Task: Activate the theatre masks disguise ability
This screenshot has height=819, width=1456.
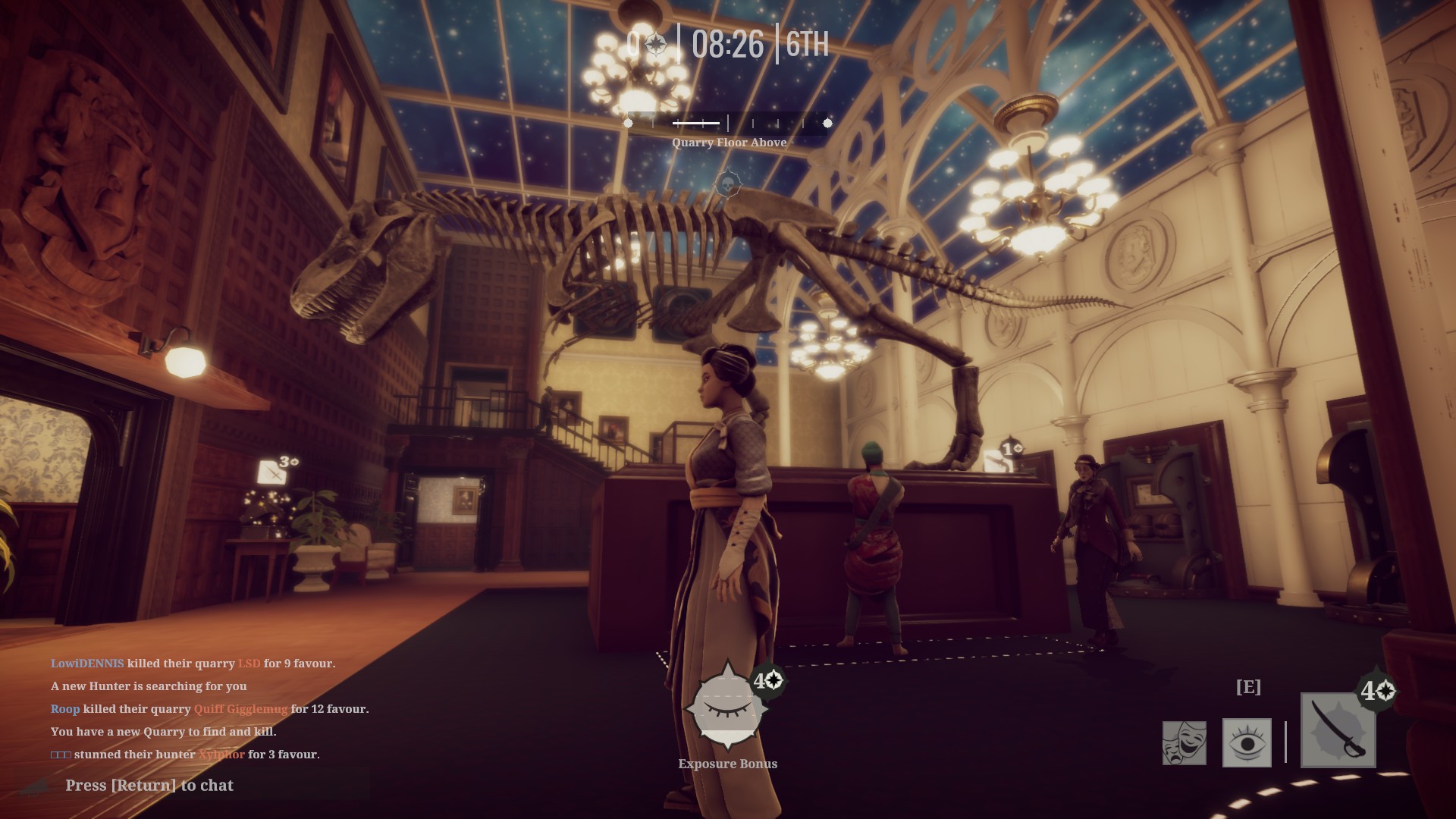Action: click(1184, 742)
